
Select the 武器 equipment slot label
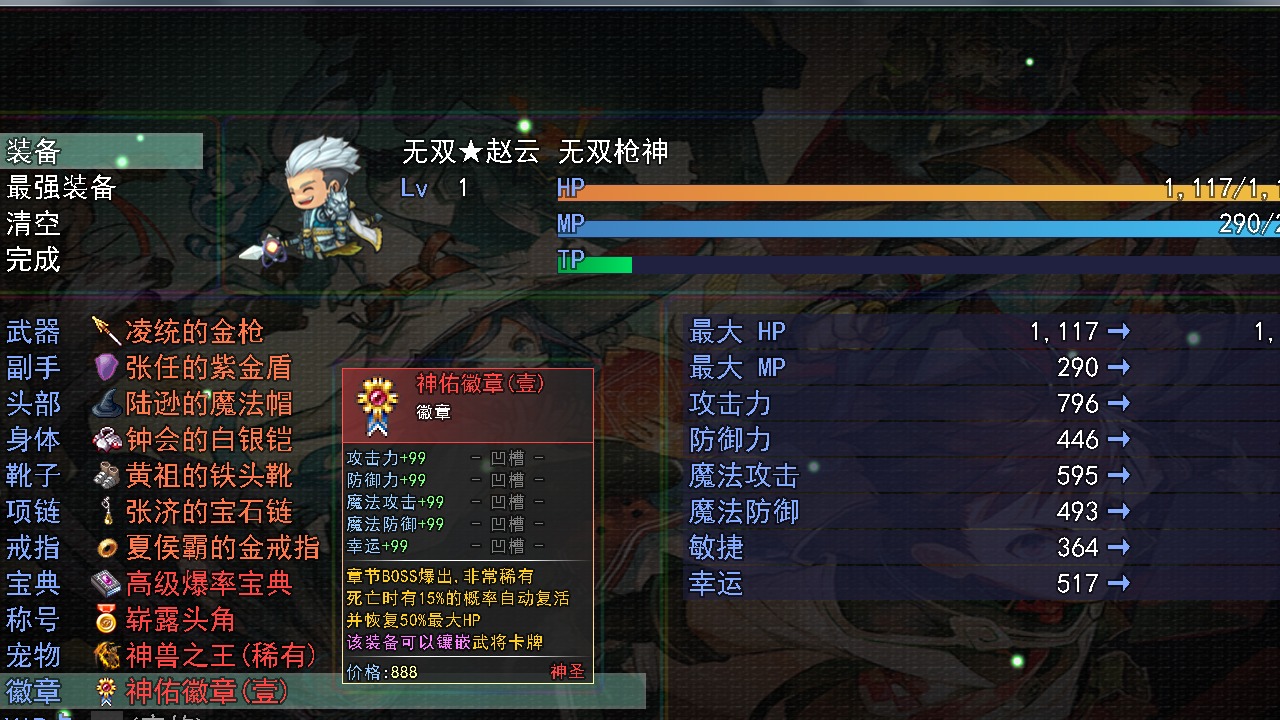(33, 331)
